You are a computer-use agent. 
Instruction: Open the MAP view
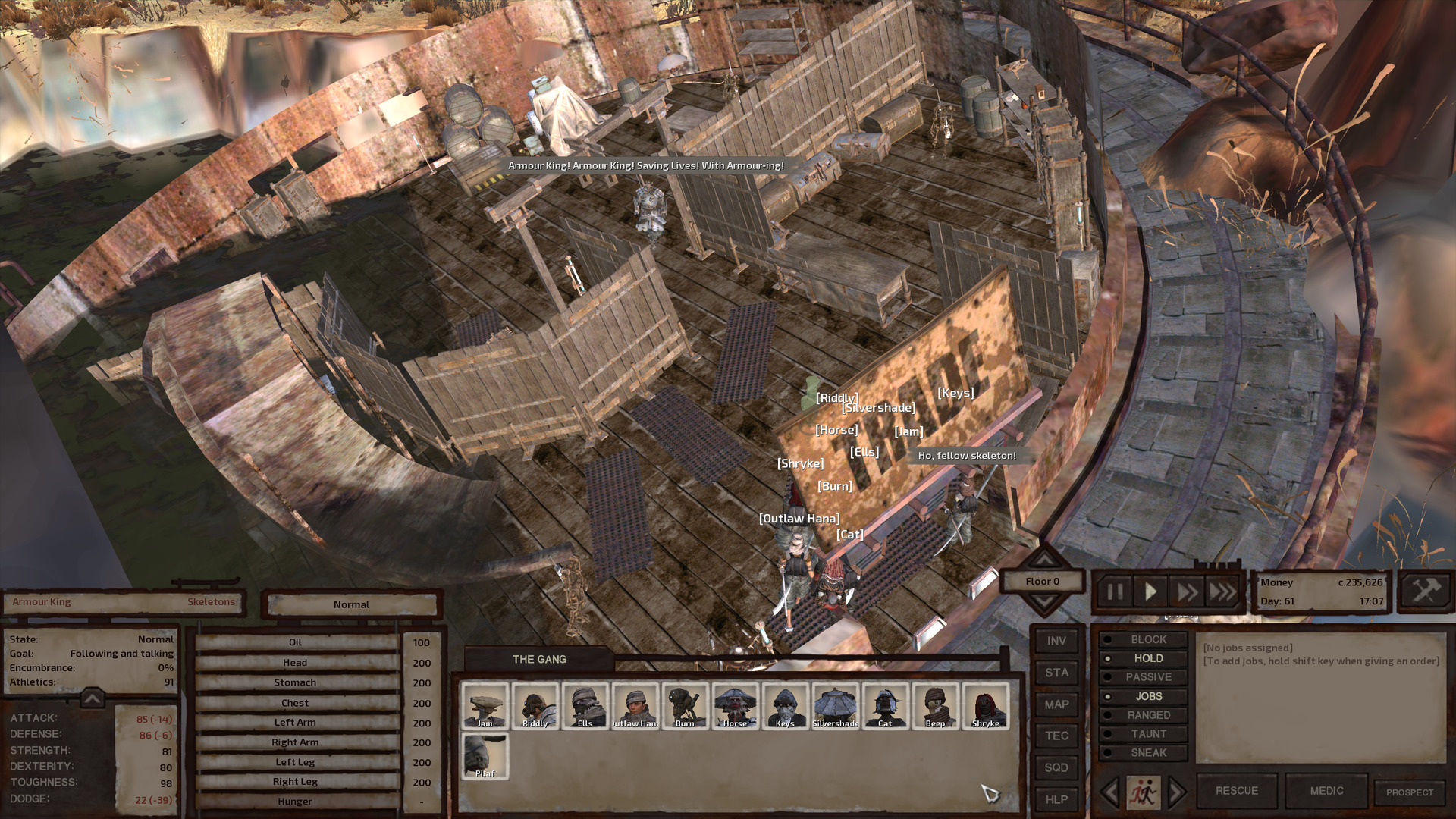point(1056,704)
